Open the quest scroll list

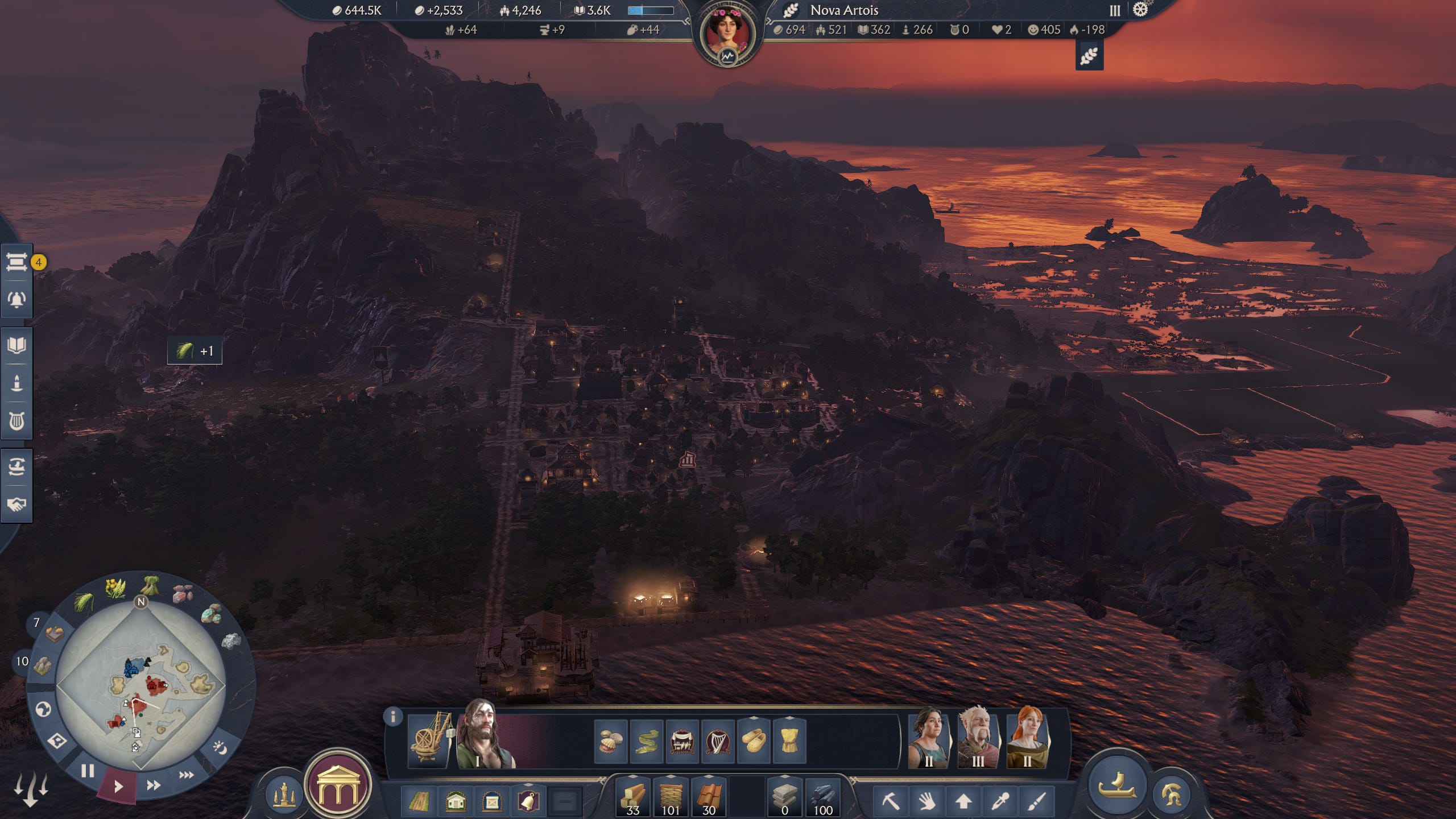[x=16, y=262]
